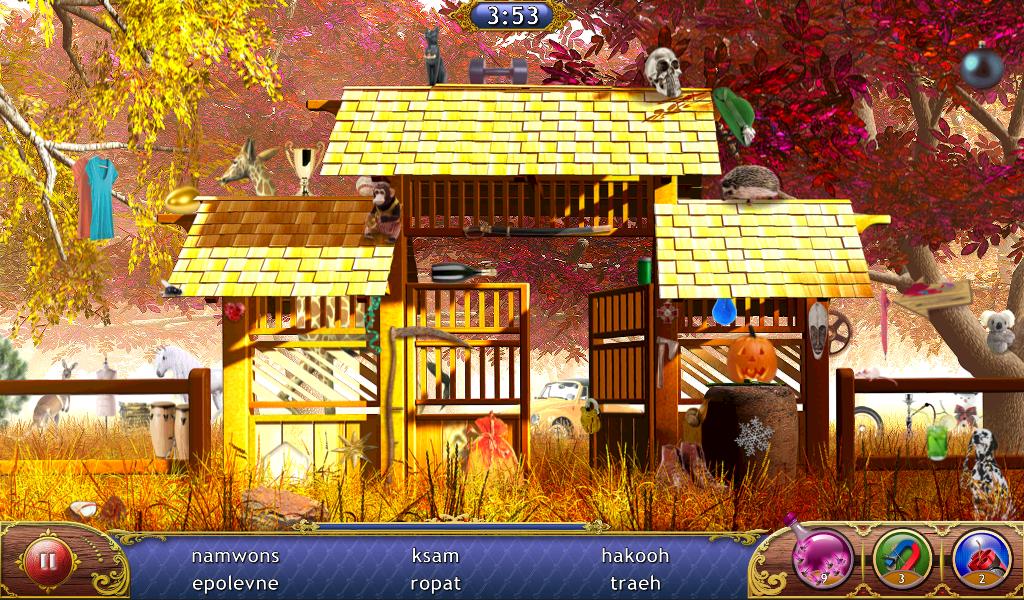The height and width of the screenshot is (600, 1024).
Task: Use the pink potion hint power-up
Action: click(x=823, y=557)
